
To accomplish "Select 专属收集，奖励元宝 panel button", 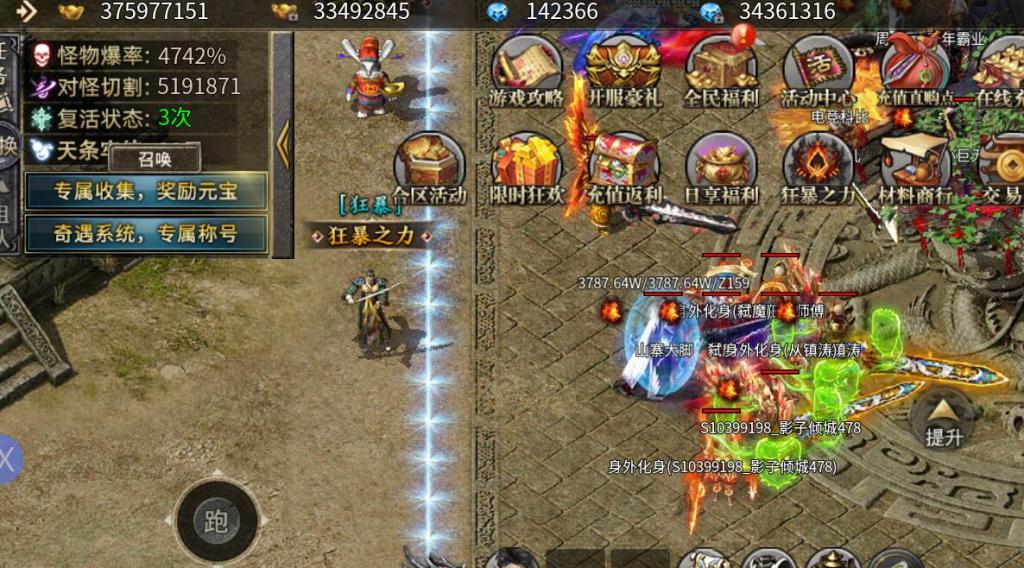I will (146, 191).
